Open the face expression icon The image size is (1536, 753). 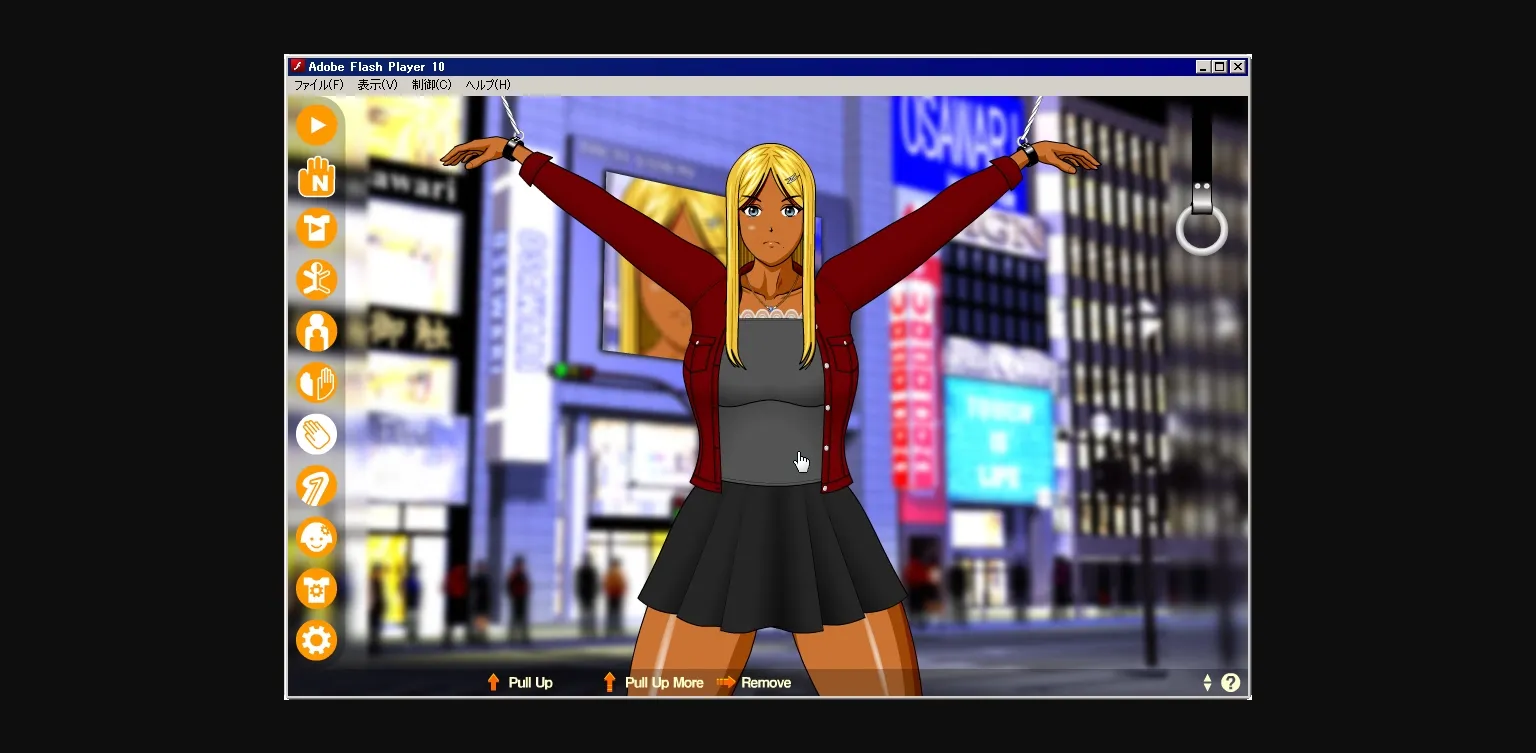316,537
